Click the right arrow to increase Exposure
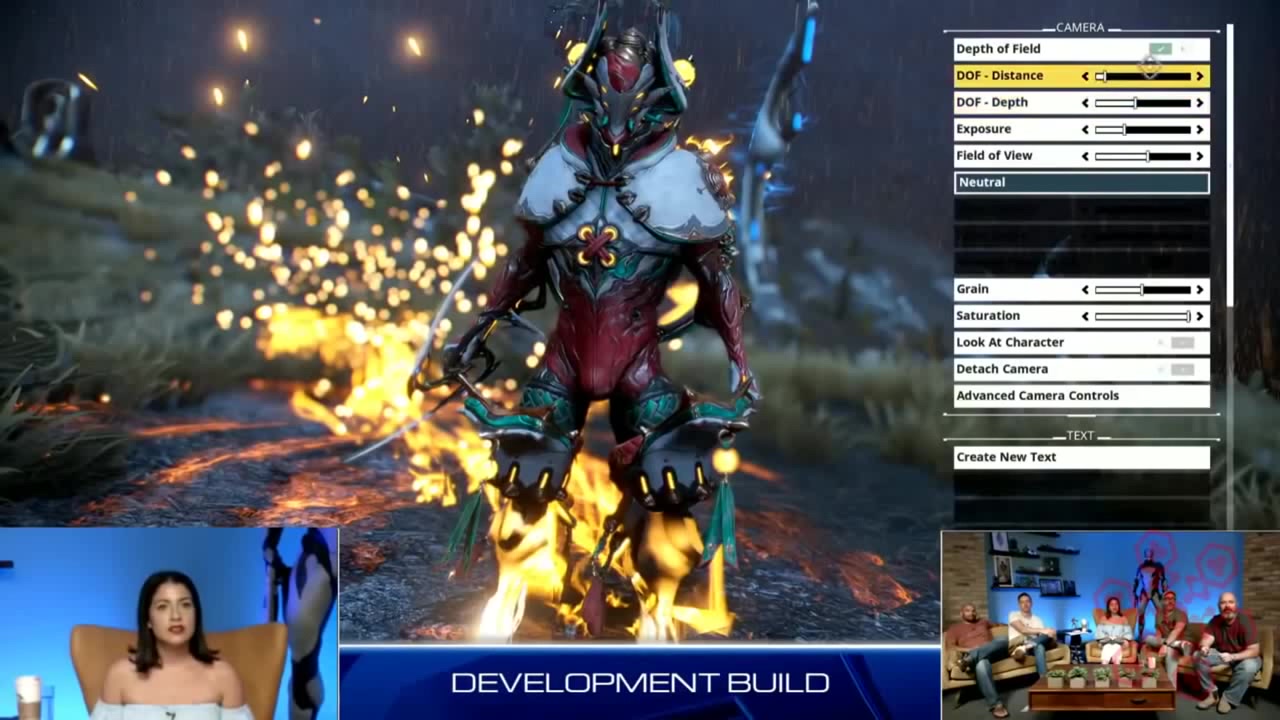Viewport: 1280px width, 720px height. point(1198,128)
